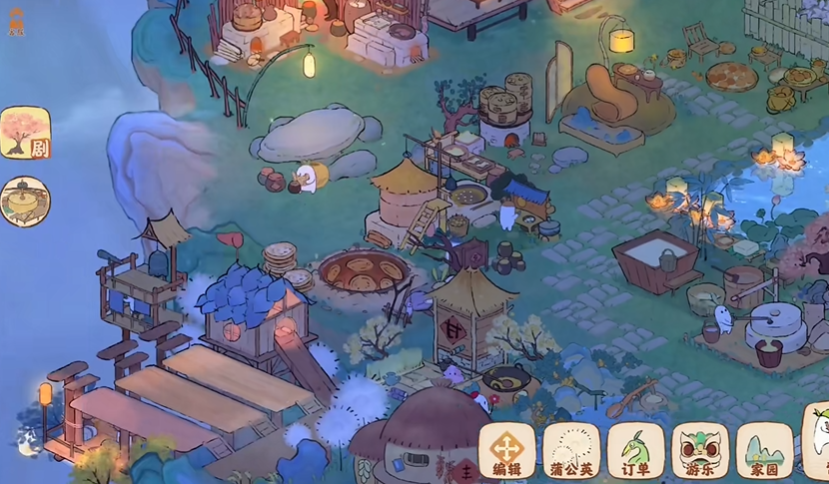829x484 pixels.
Task: Open the white character button at screen edge
Action: (818, 440)
